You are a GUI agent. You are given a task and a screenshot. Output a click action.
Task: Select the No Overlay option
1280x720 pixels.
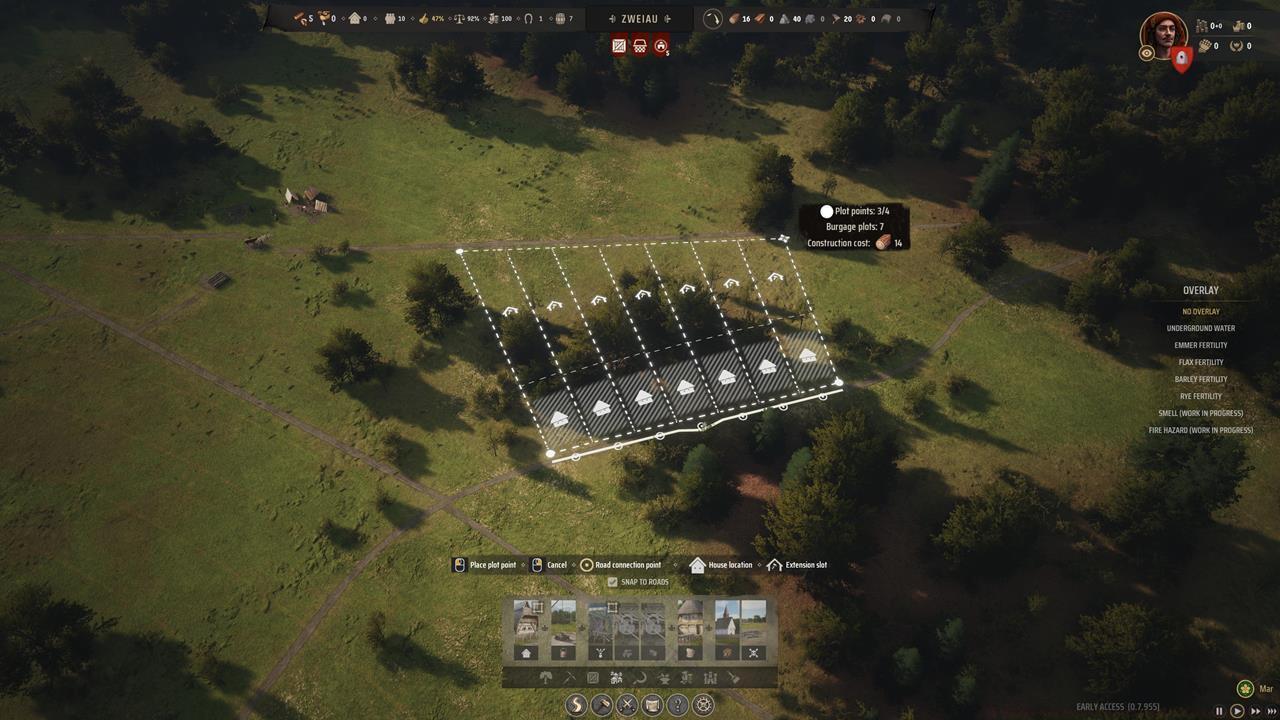(1200, 311)
